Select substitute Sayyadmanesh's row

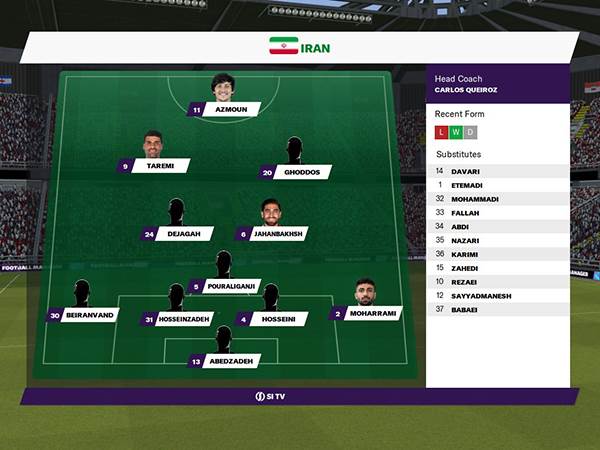pos(497,295)
